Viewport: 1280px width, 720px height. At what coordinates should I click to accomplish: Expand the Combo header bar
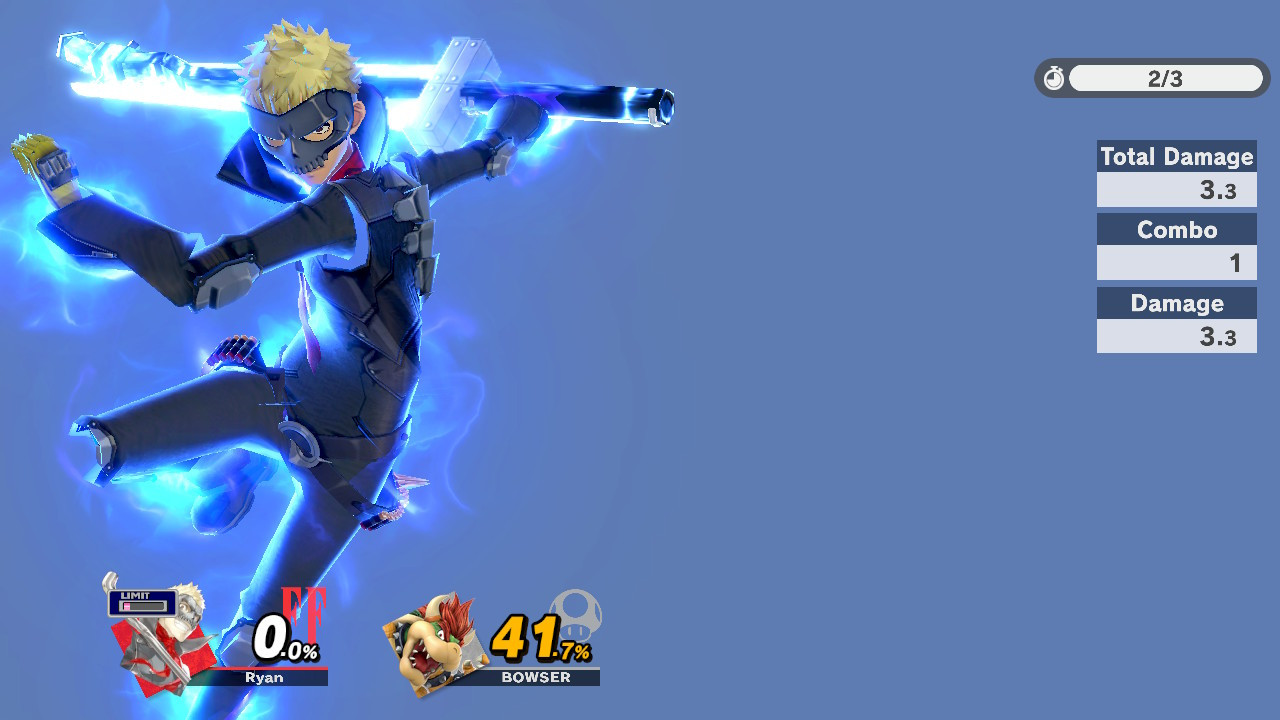[1177, 229]
